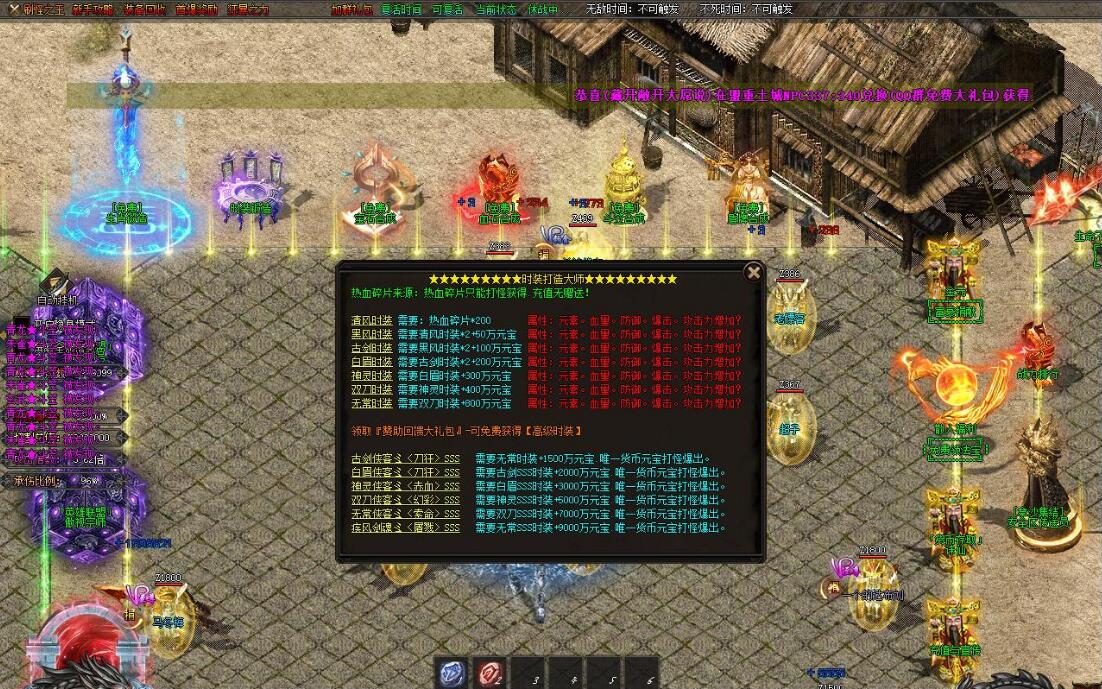
Task: Select 双刀侠客〈幻影〉SSS outfit link
Action: coord(405,500)
